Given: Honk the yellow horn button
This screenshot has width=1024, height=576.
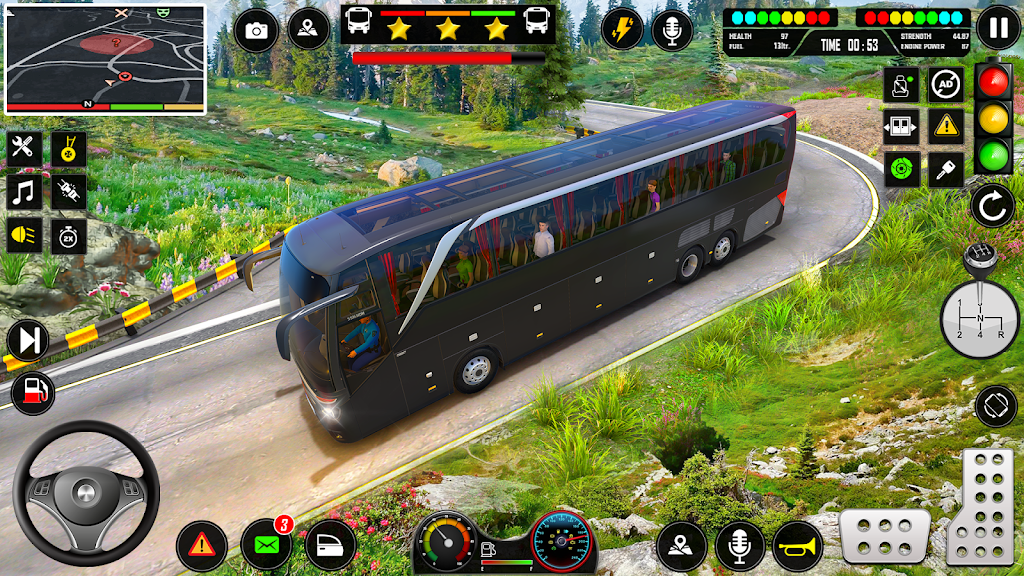Looking at the screenshot, I should tap(797, 546).
